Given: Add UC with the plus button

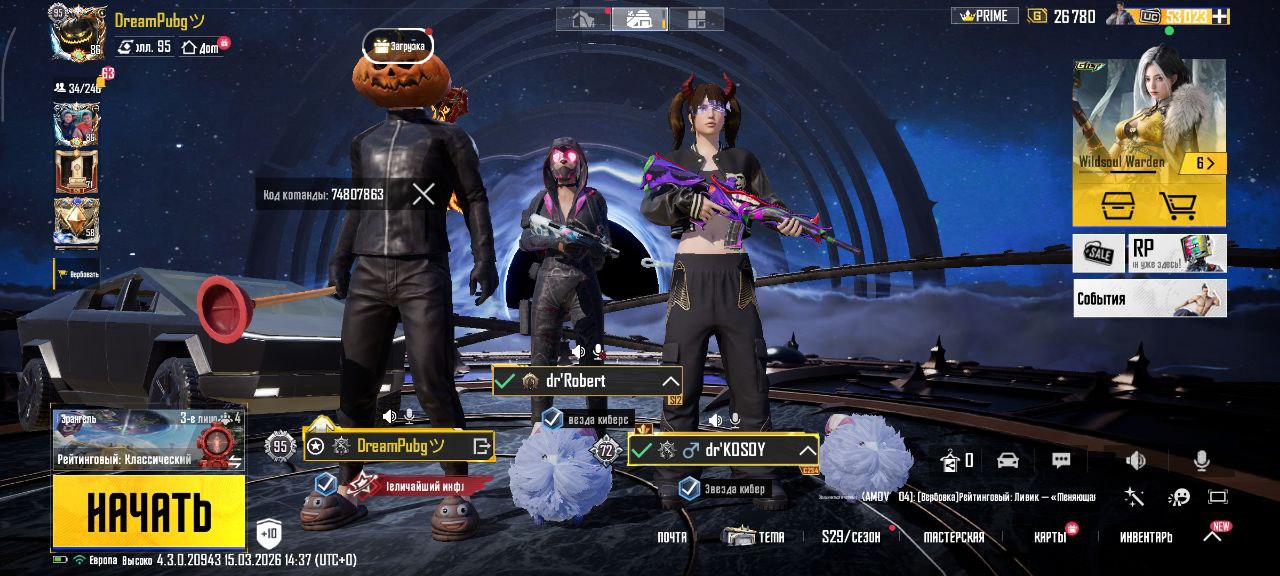Looking at the screenshot, I should (1220, 16).
